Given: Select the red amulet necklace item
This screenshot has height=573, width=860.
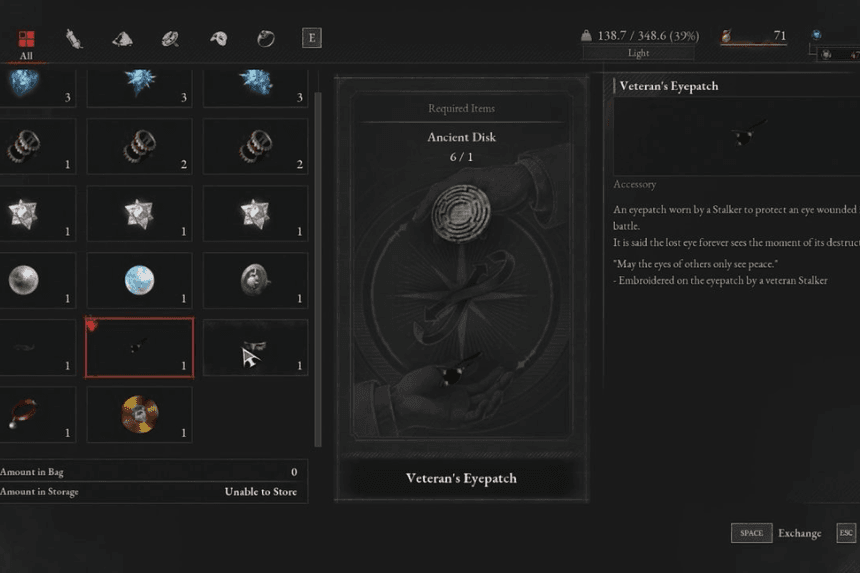Looking at the screenshot, I should (24, 414).
